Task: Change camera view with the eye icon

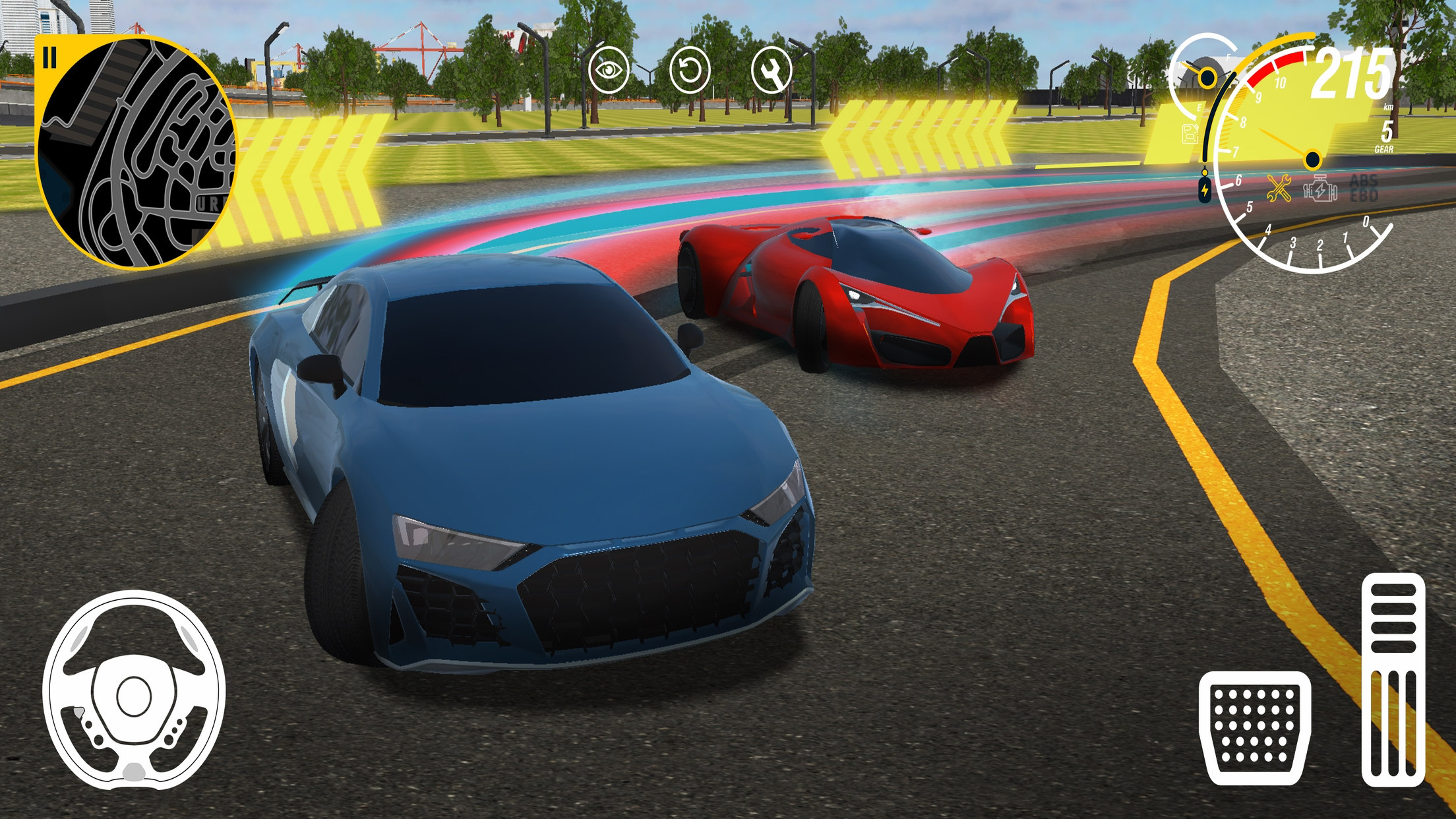Action: 608,69
